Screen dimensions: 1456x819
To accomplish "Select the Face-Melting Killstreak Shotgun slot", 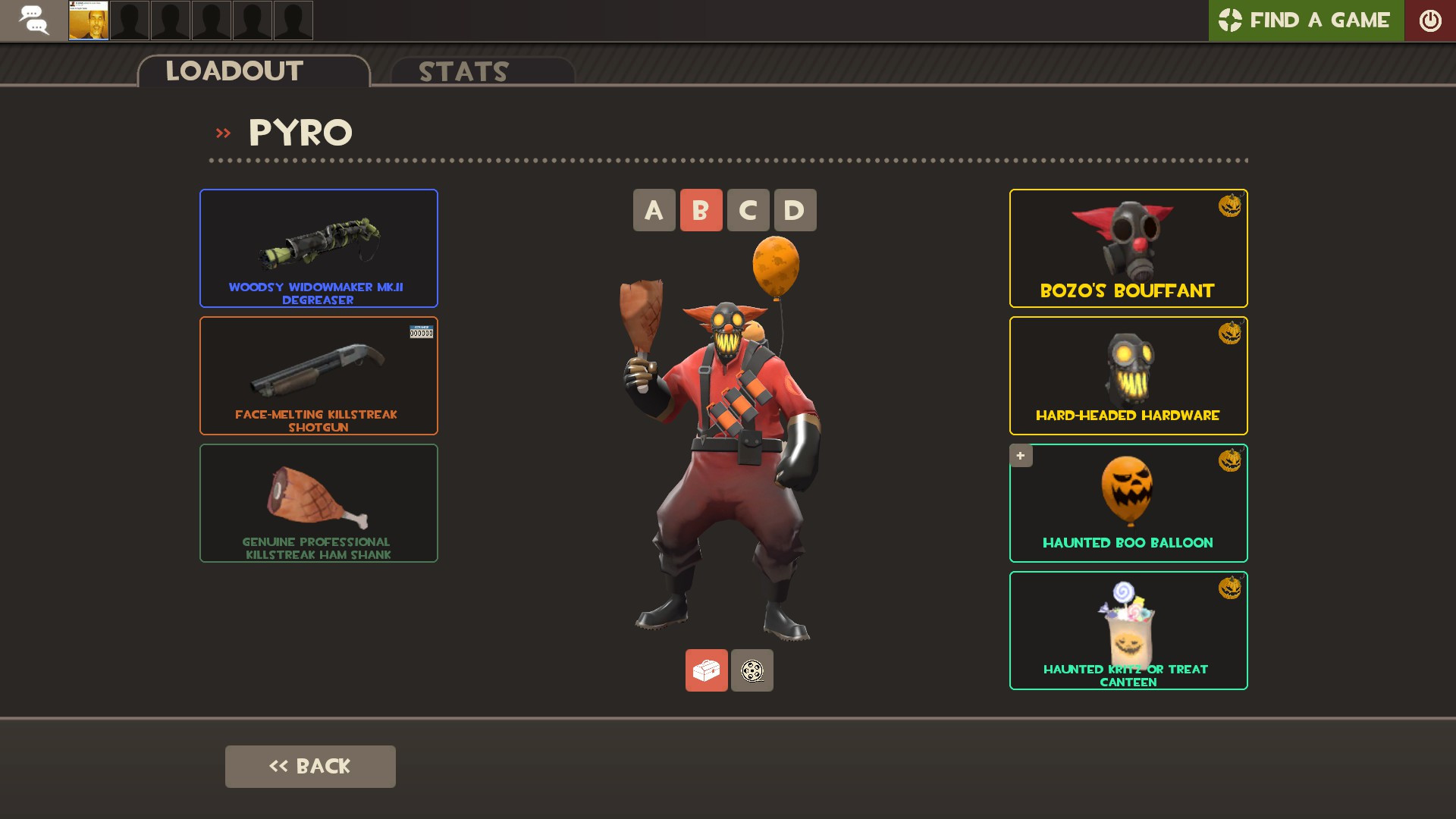I will [318, 375].
